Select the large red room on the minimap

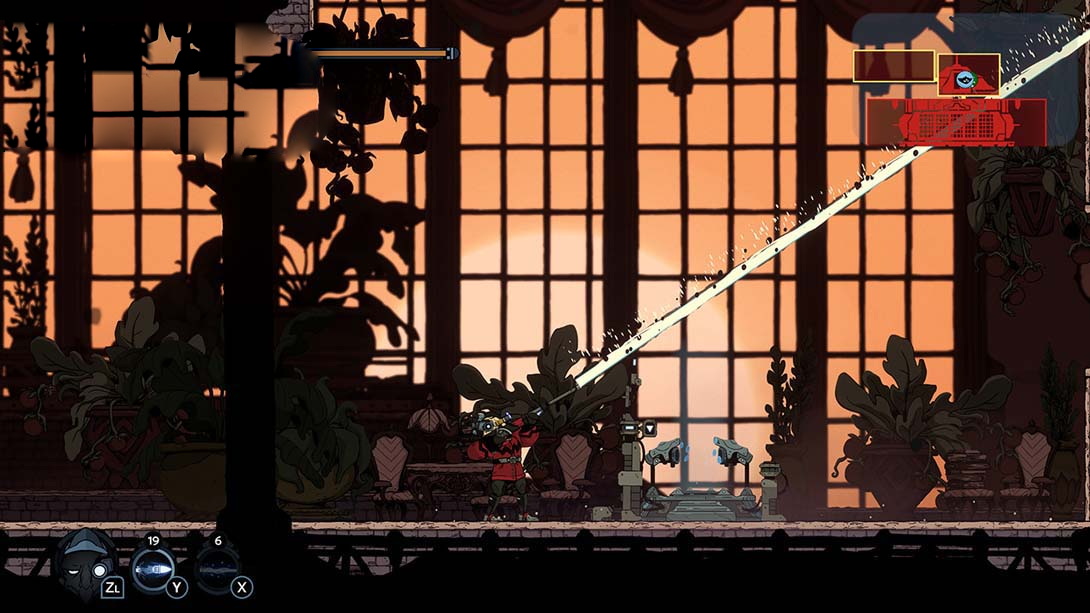(x=955, y=123)
